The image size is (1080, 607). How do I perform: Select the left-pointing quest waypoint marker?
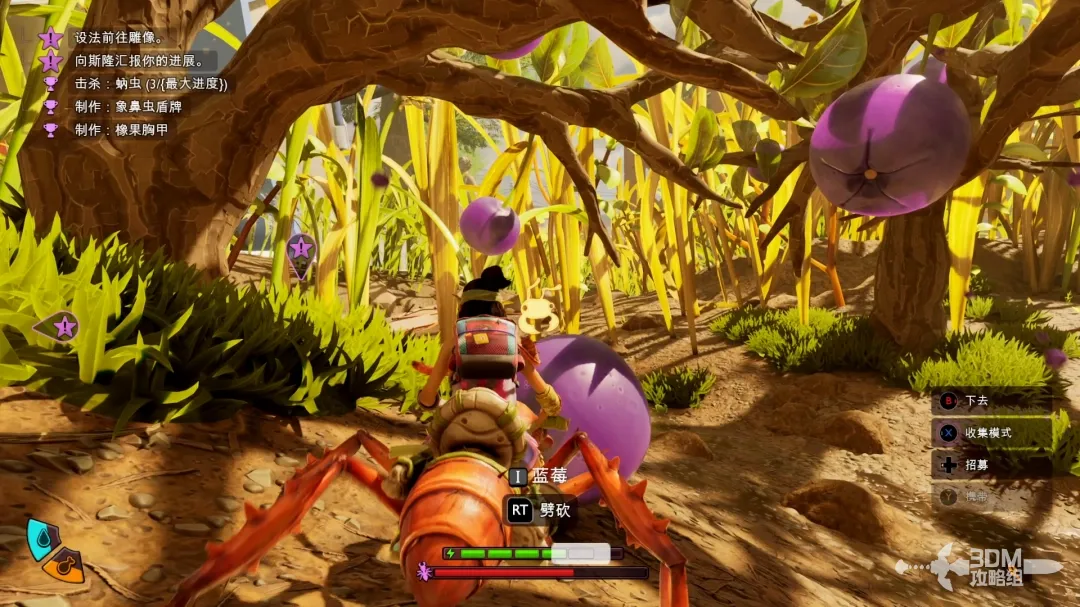tap(60, 326)
